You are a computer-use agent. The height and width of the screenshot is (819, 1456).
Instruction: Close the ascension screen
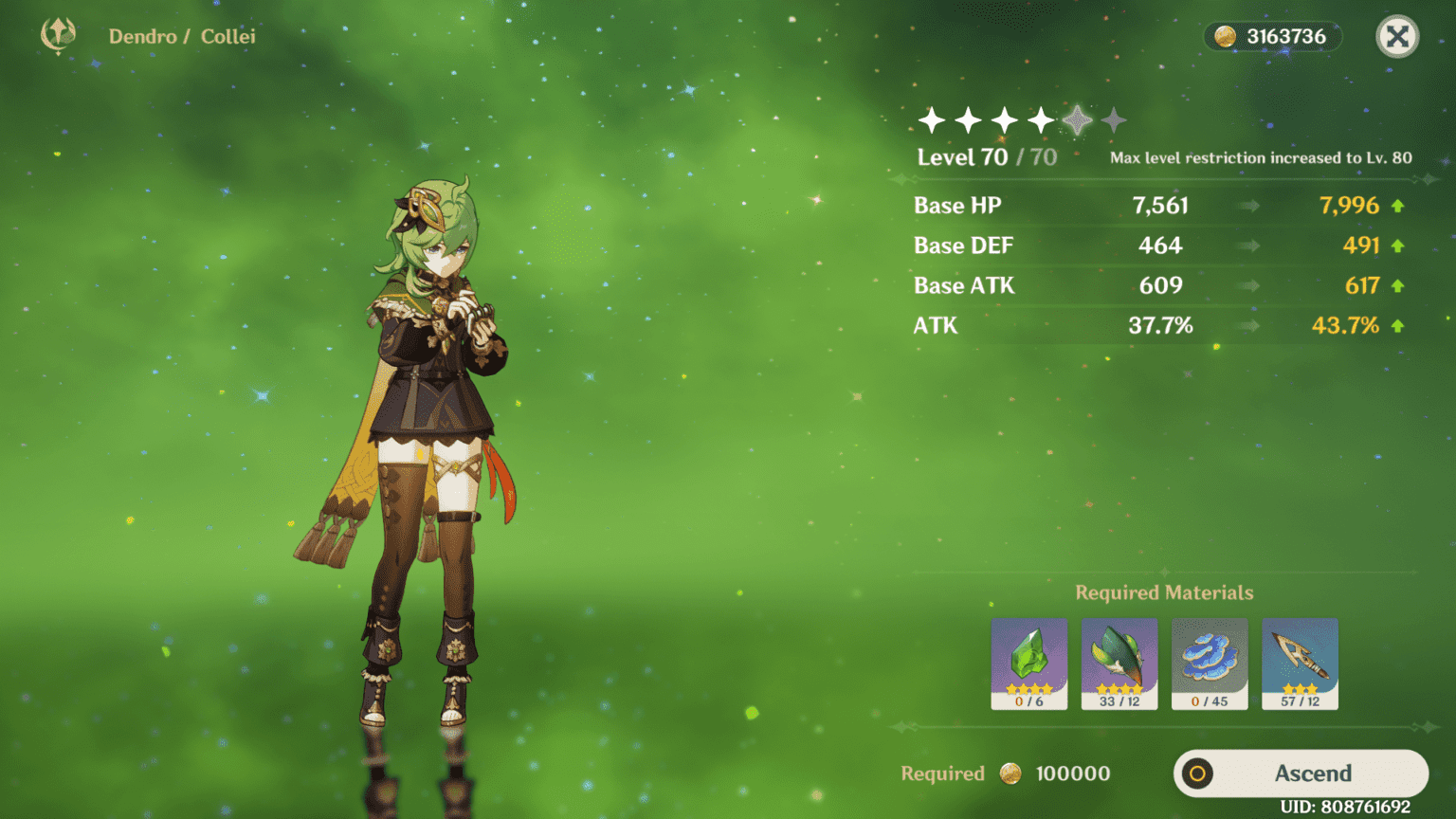(1396, 37)
